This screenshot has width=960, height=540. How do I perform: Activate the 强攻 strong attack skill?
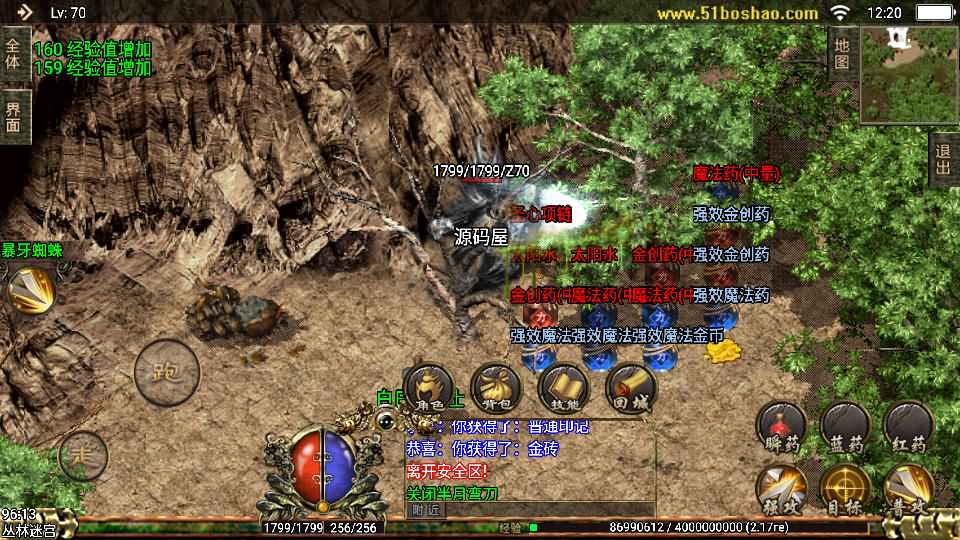(x=781, y=489)
